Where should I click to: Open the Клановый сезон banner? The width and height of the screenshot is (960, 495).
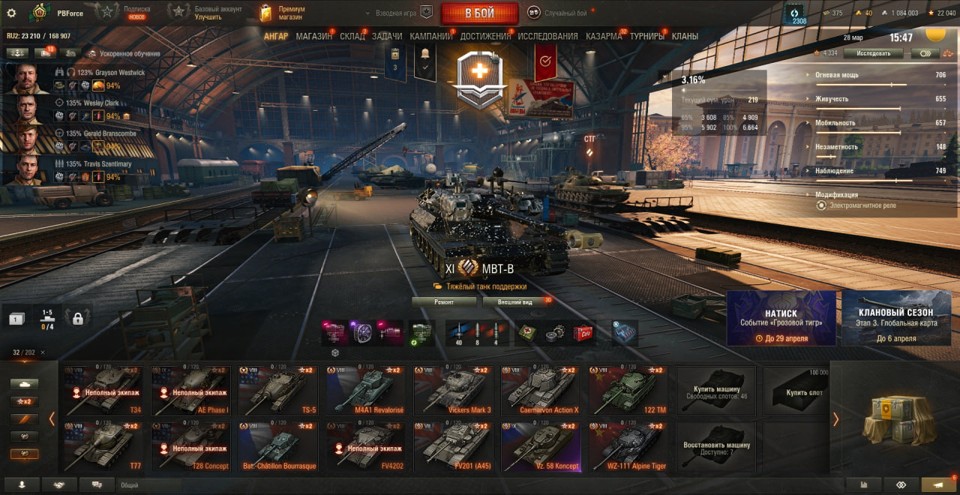click(895, 318)
